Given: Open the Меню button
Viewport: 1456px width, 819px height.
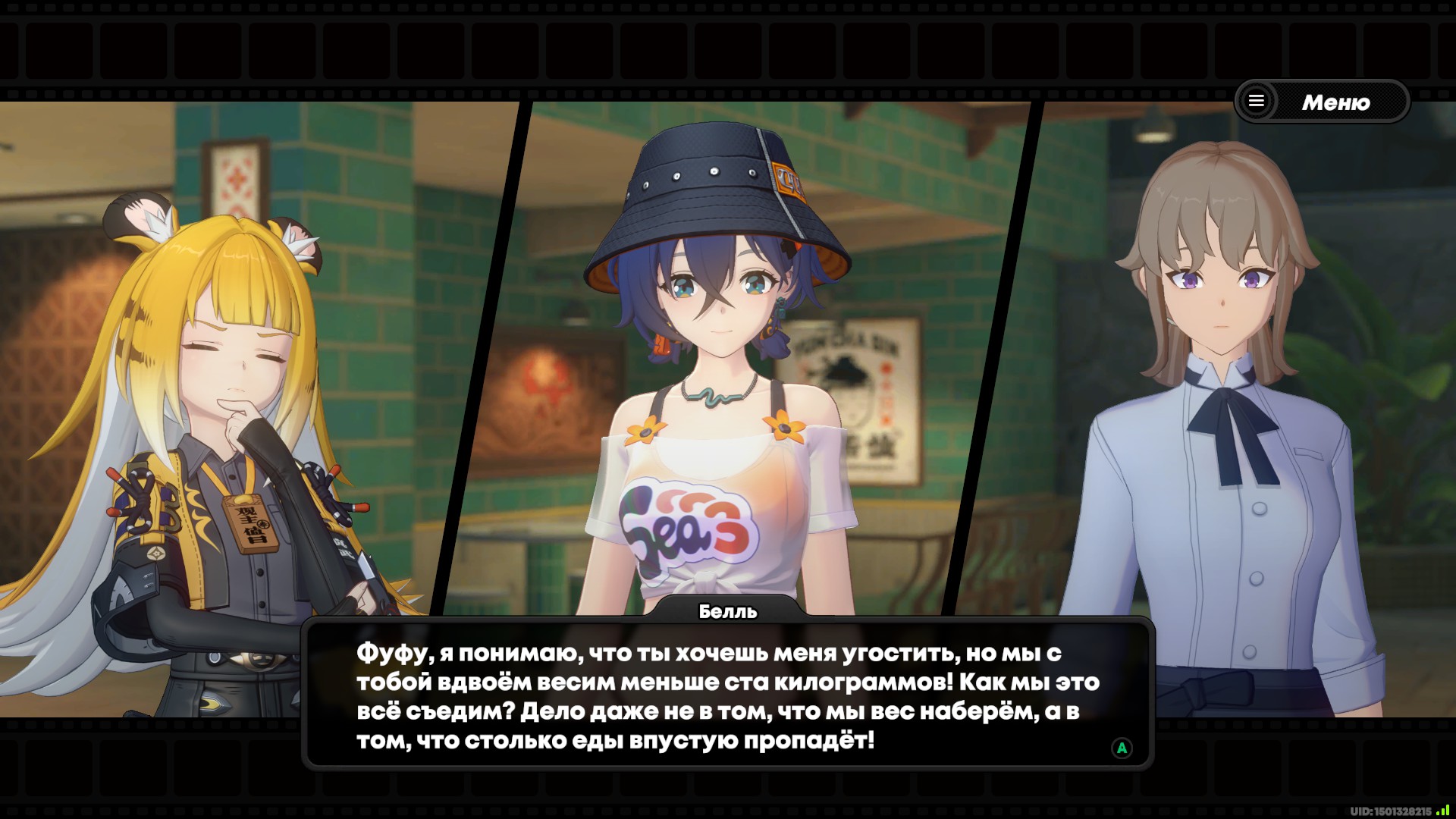Looking at the screenshot, I should pos(1322,102).
